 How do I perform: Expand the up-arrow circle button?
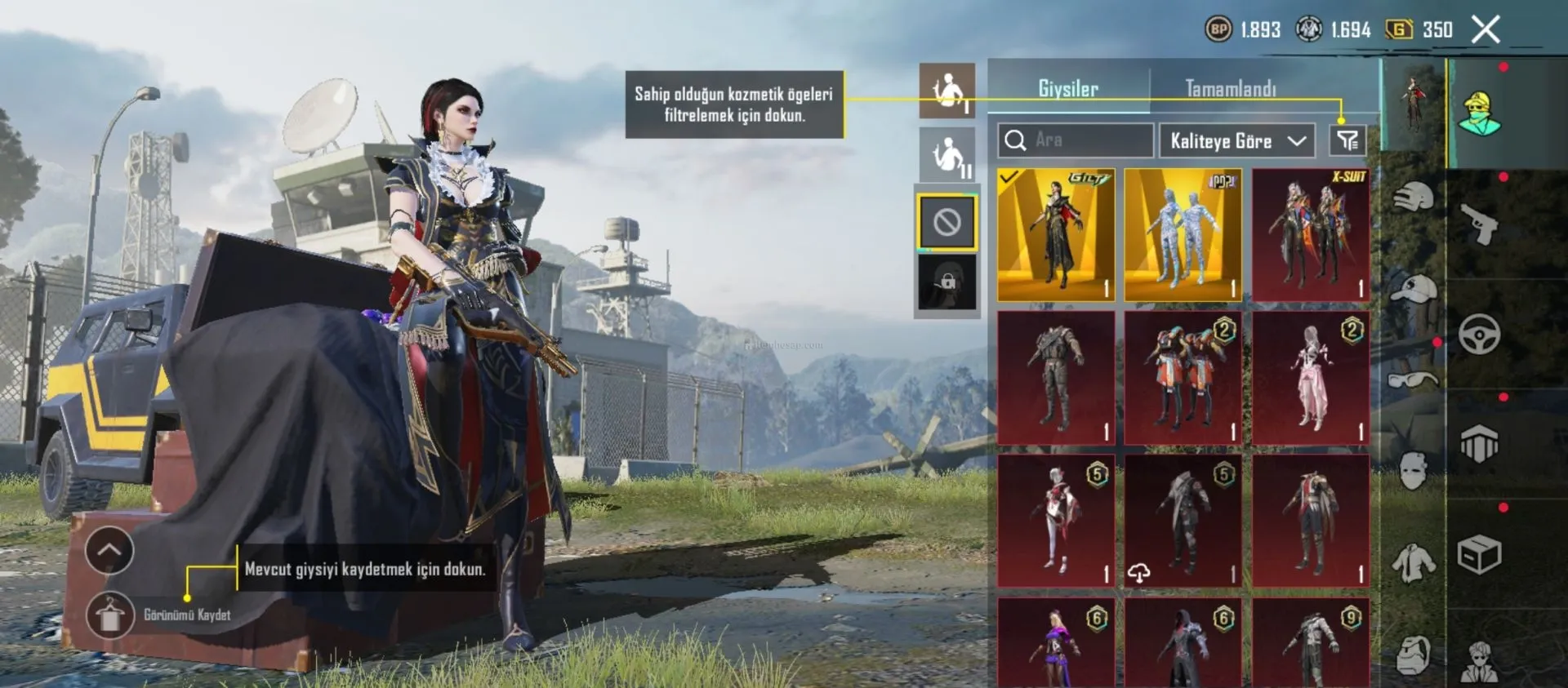109,551
